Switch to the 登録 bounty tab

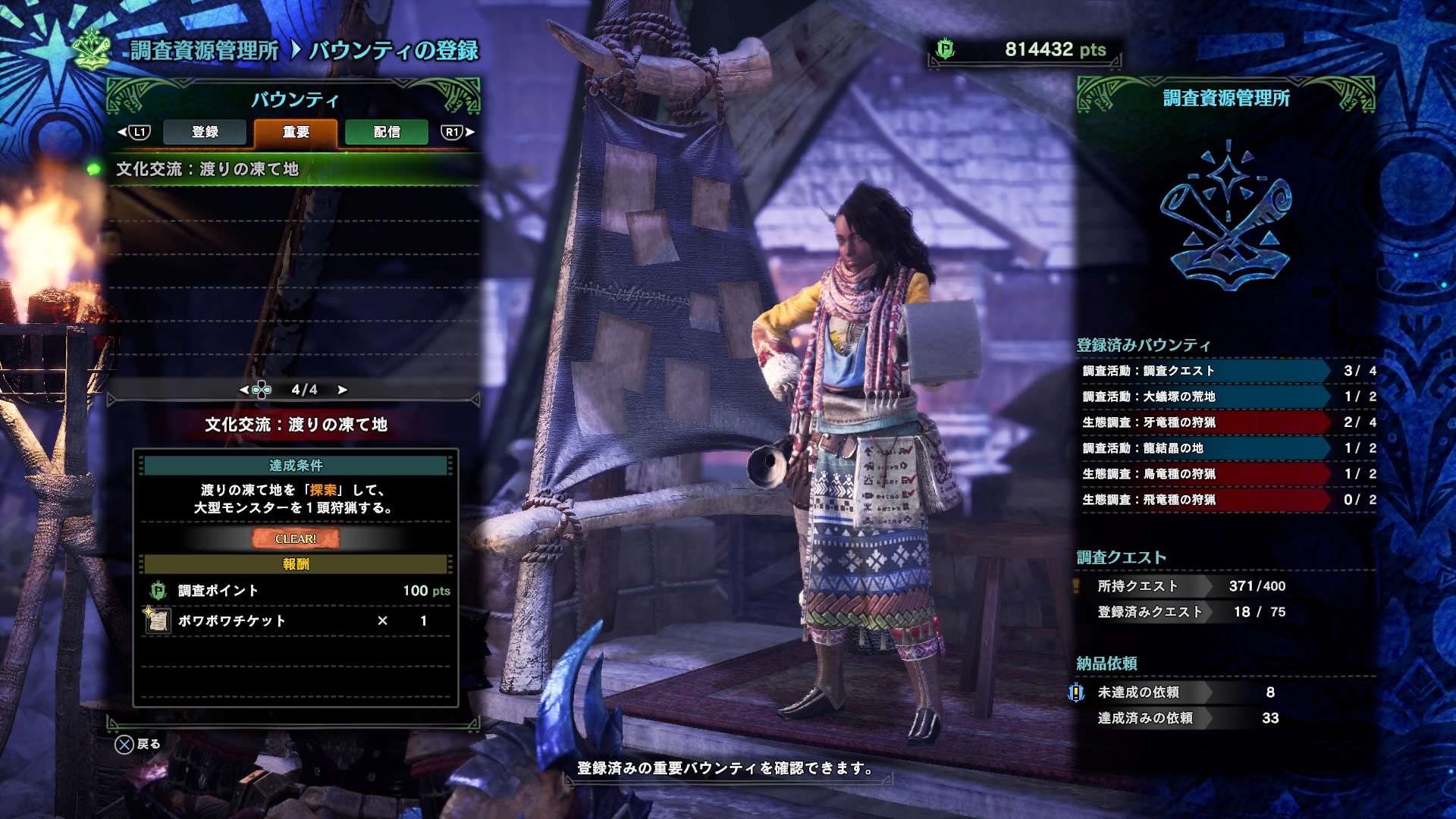point(205,132)
